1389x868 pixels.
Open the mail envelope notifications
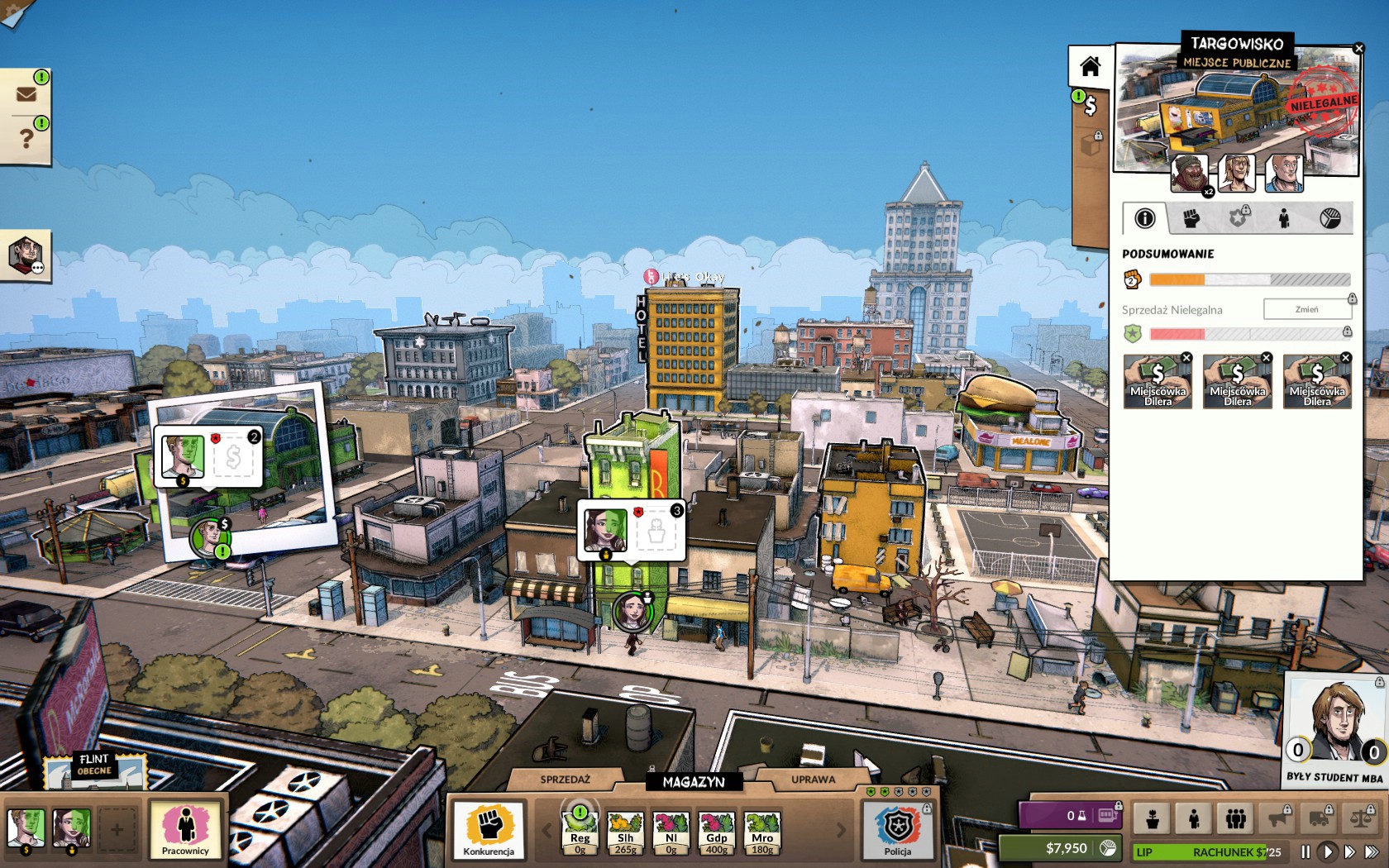[26, 93]
